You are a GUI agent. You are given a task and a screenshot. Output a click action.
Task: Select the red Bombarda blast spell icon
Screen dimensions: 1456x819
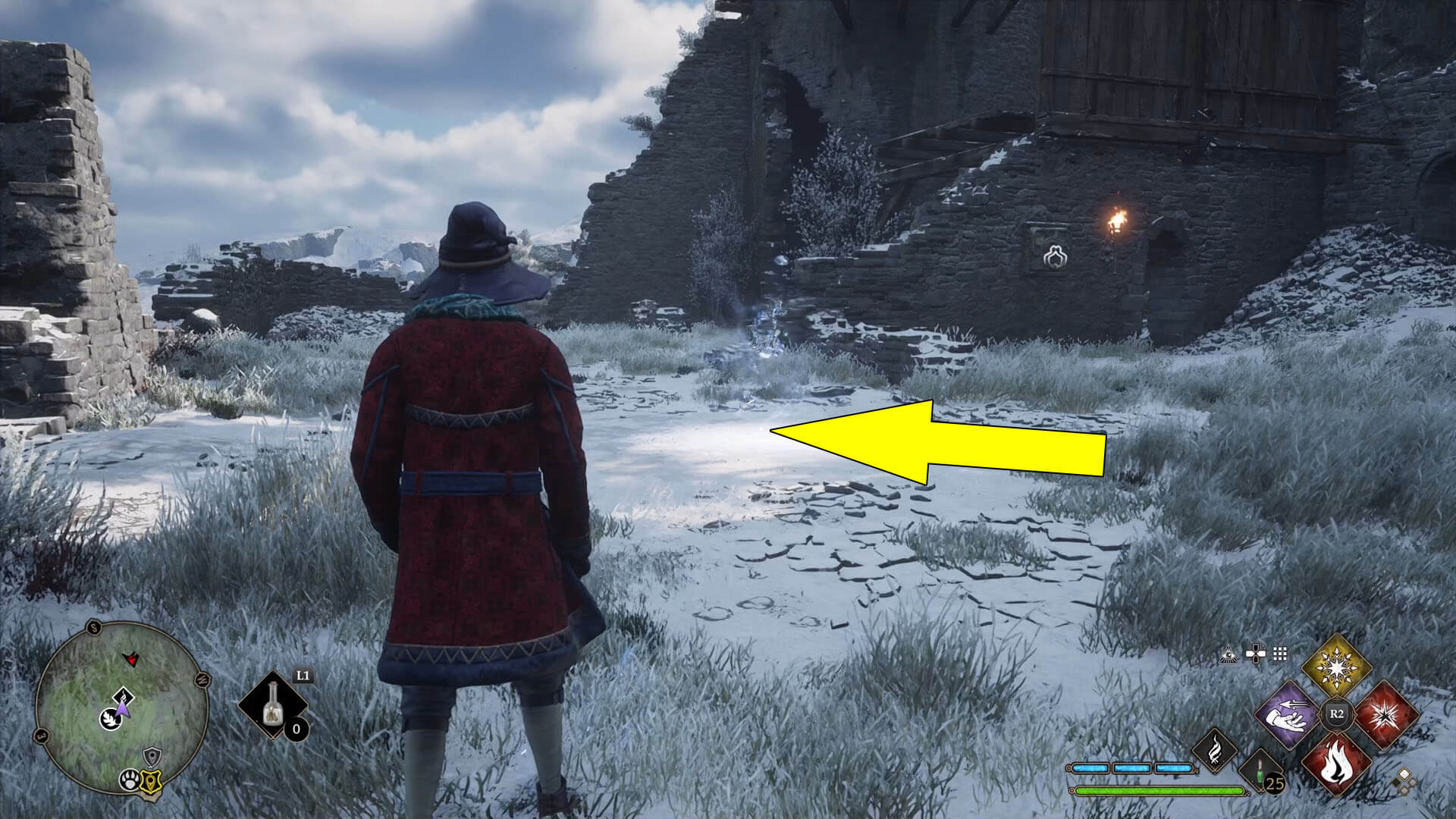1389,715
